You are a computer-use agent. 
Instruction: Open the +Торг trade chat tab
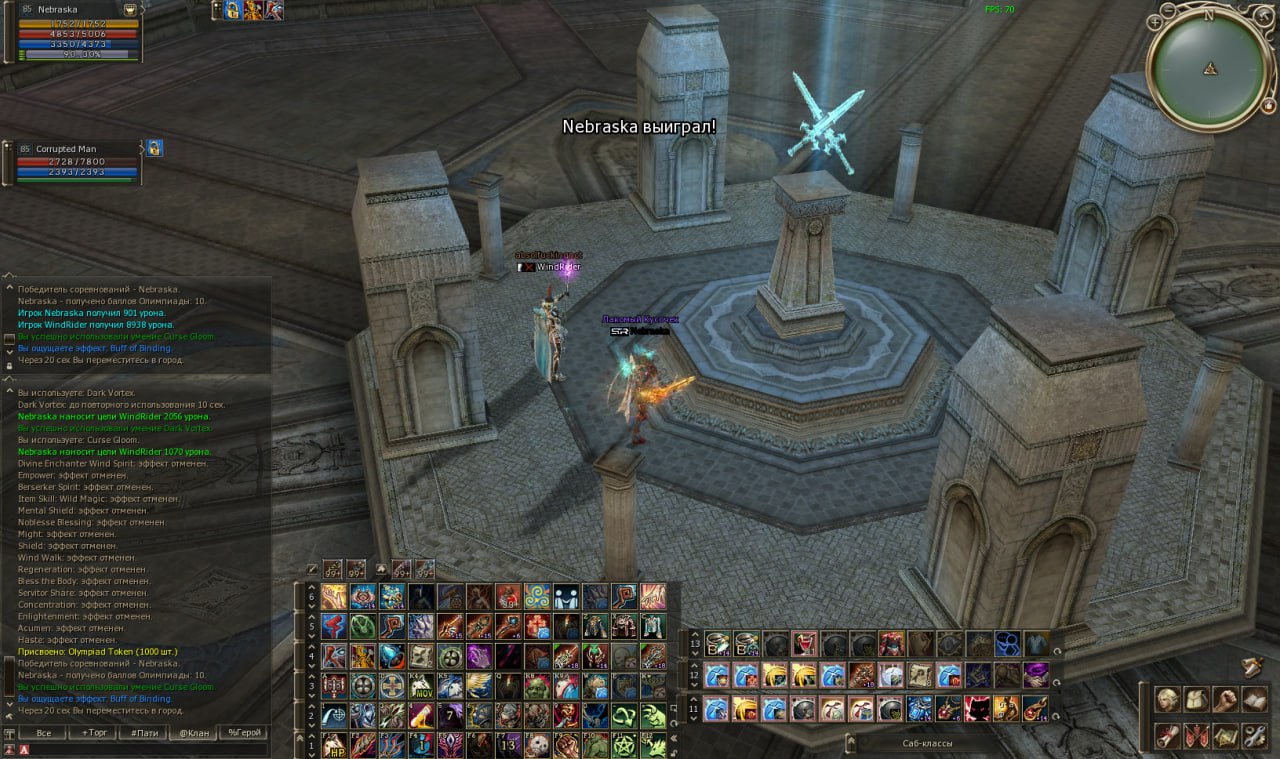click(93, 733)
